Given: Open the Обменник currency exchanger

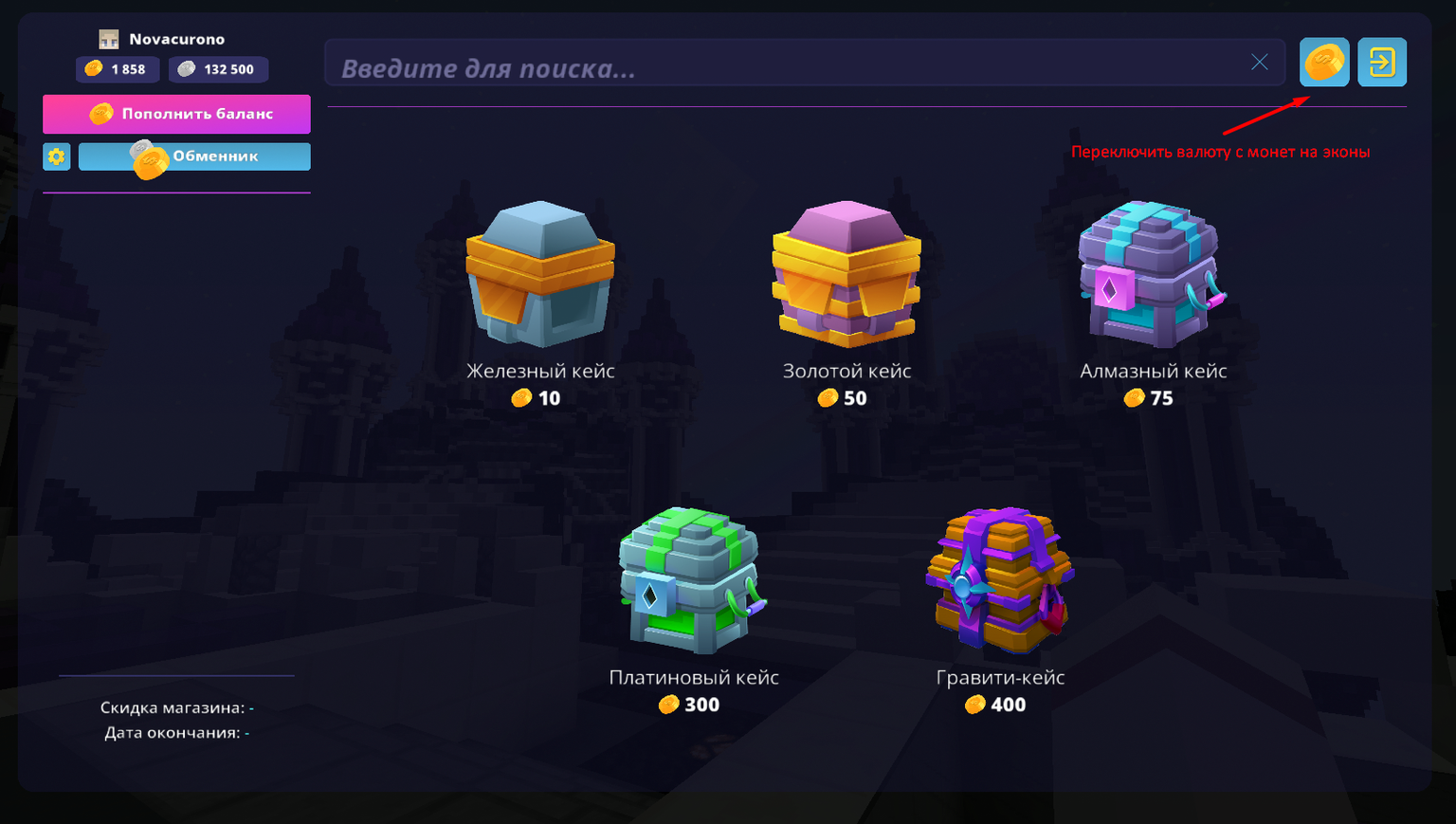Looking at the screenshot, I should 194,156.
